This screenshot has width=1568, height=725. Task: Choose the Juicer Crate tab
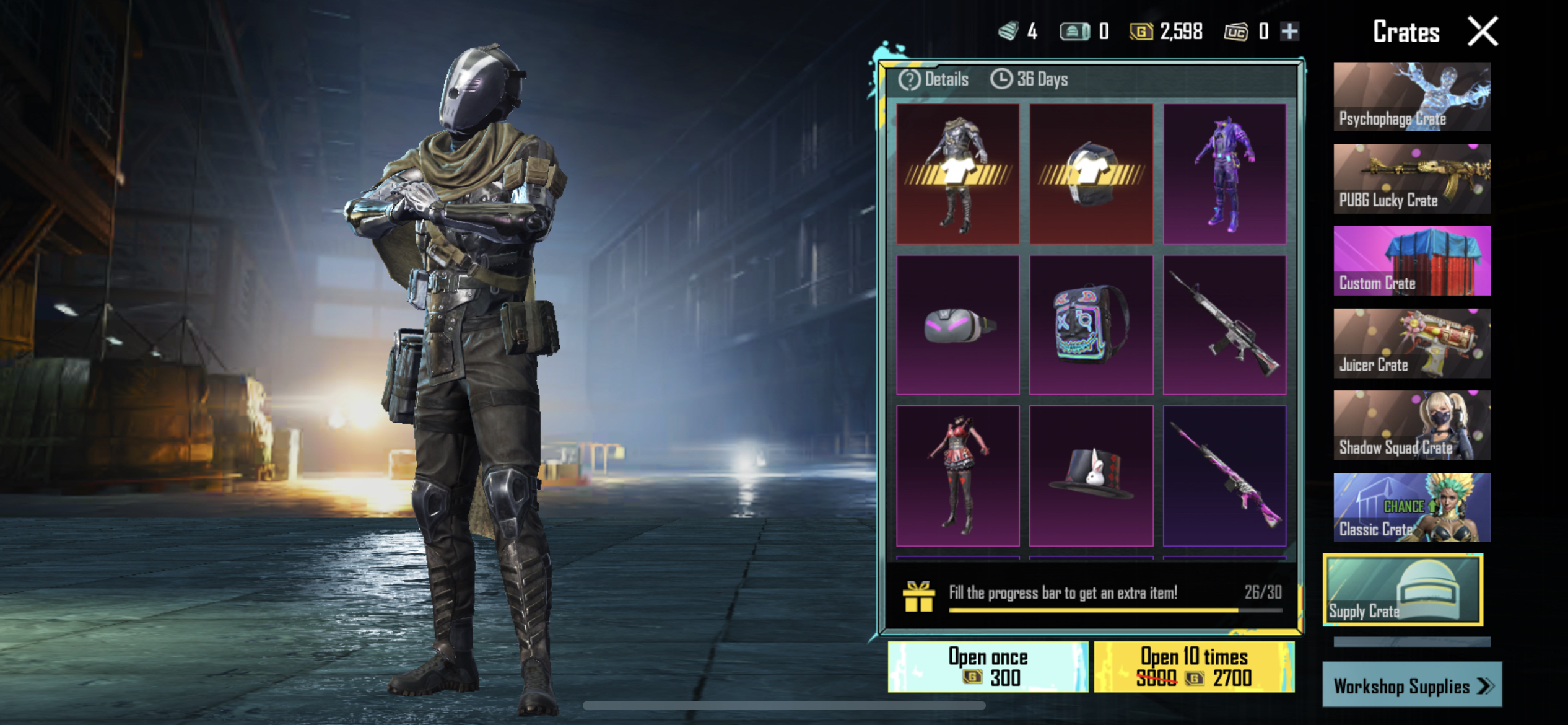[1412, 343]
